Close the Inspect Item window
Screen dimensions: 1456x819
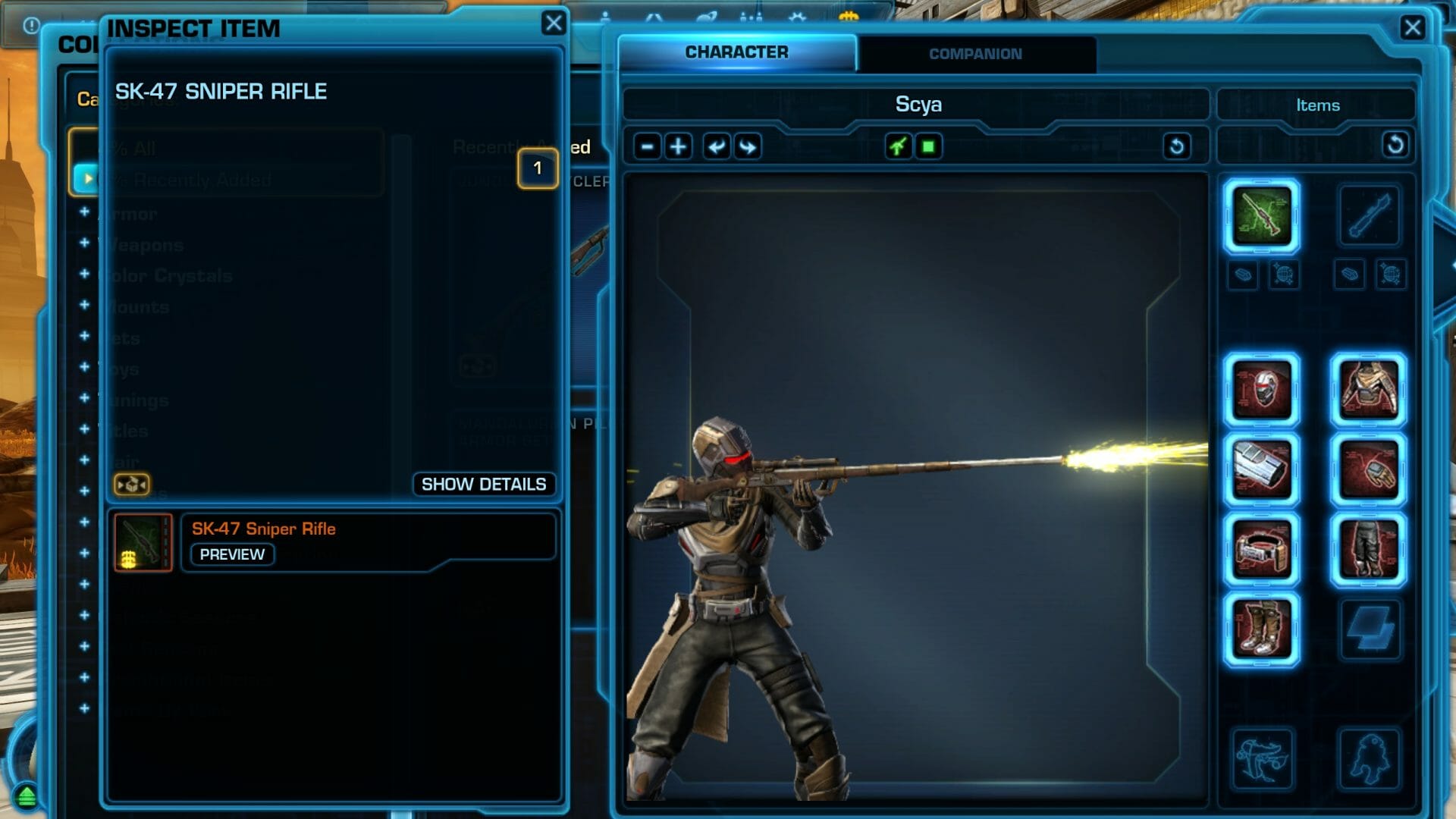pos(554,24)
